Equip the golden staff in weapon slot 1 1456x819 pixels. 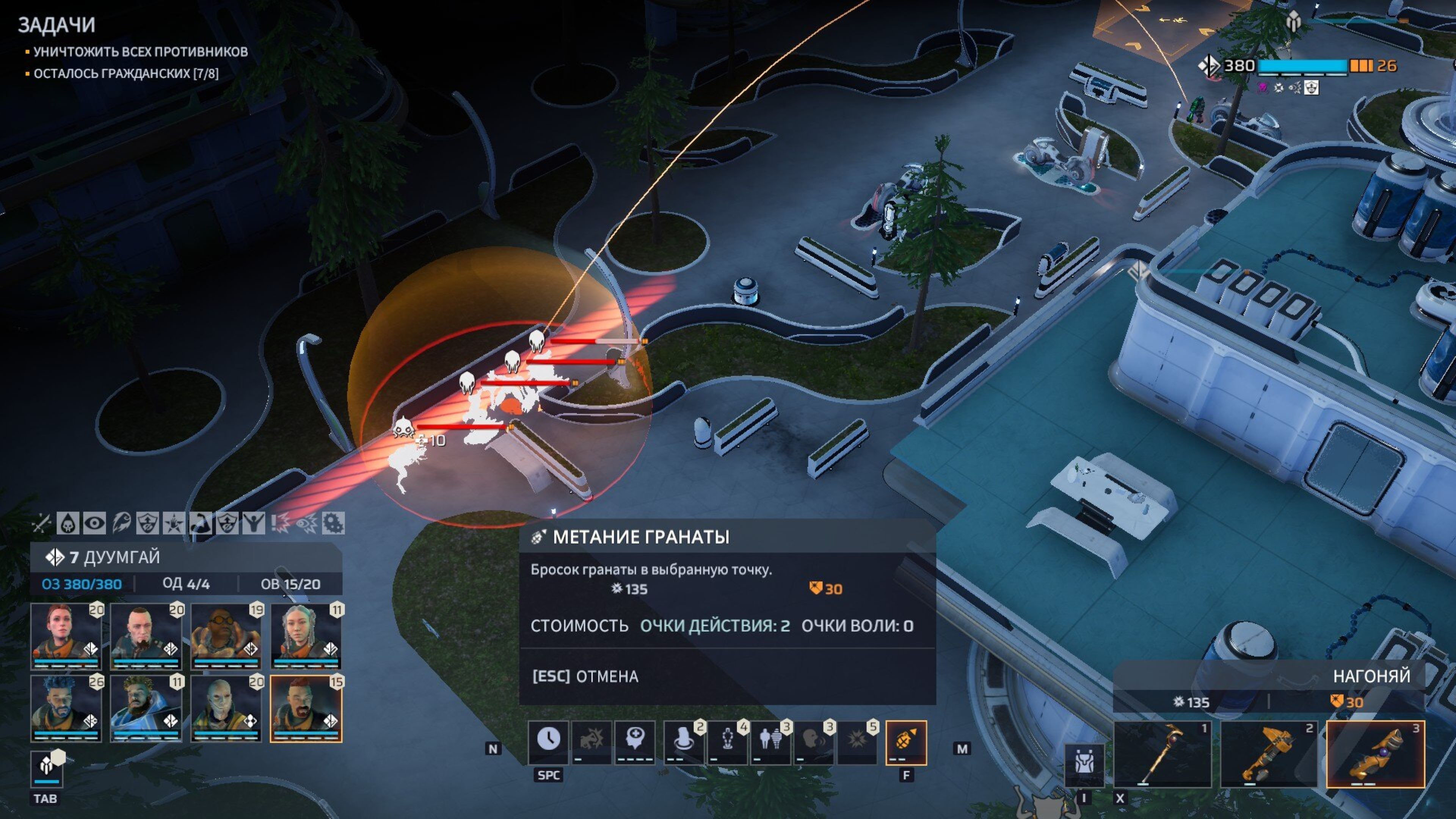(x=1162, y=753)
